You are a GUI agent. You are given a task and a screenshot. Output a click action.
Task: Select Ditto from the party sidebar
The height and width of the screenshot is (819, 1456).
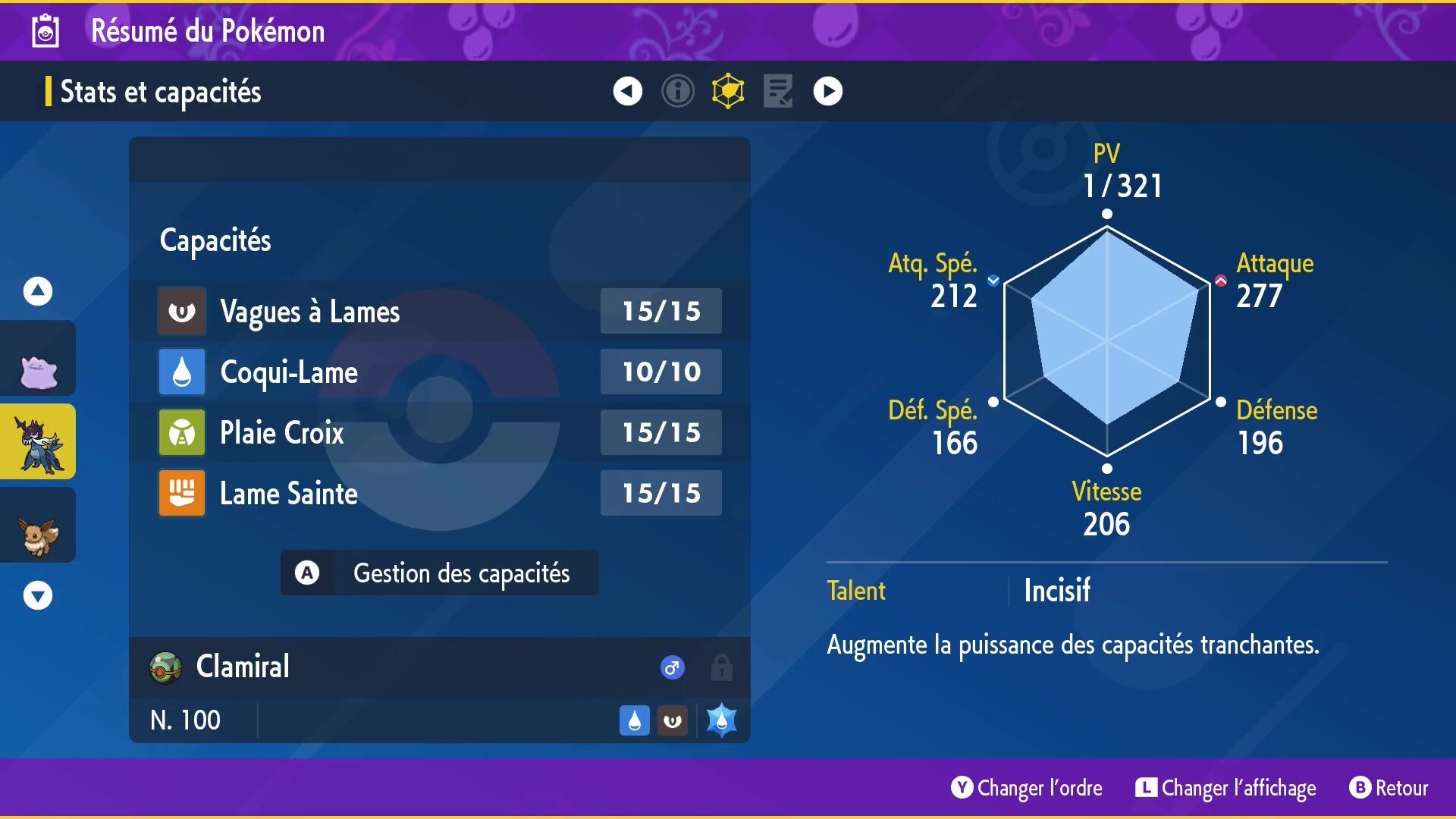tap(38, 358)
